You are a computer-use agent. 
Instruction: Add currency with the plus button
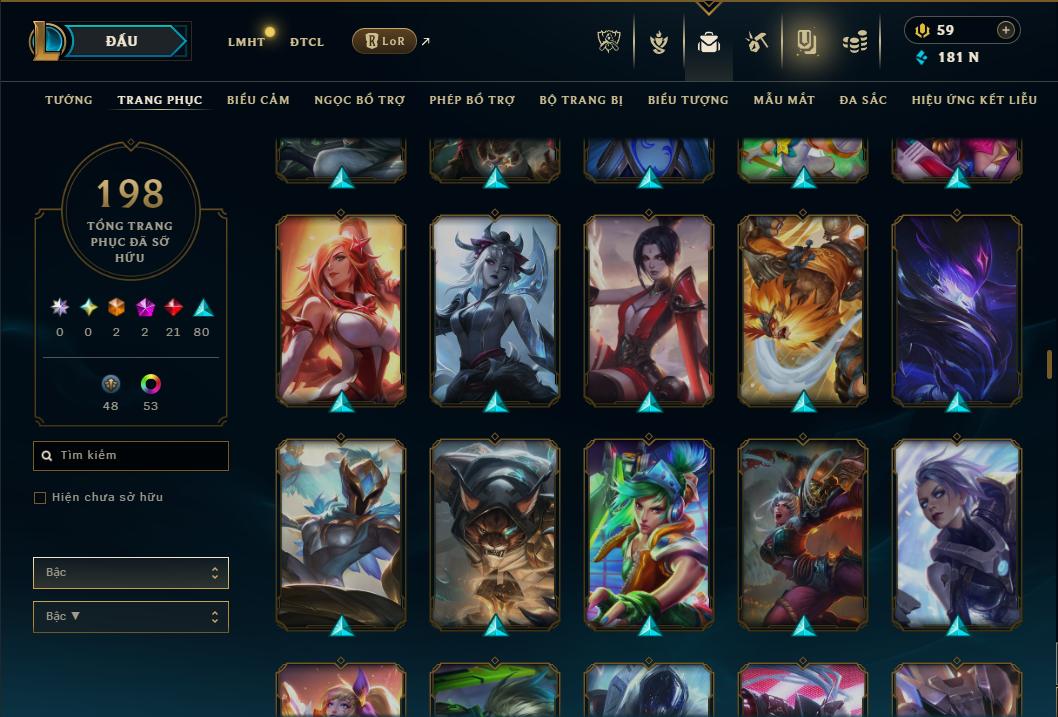pos(1006,30)
